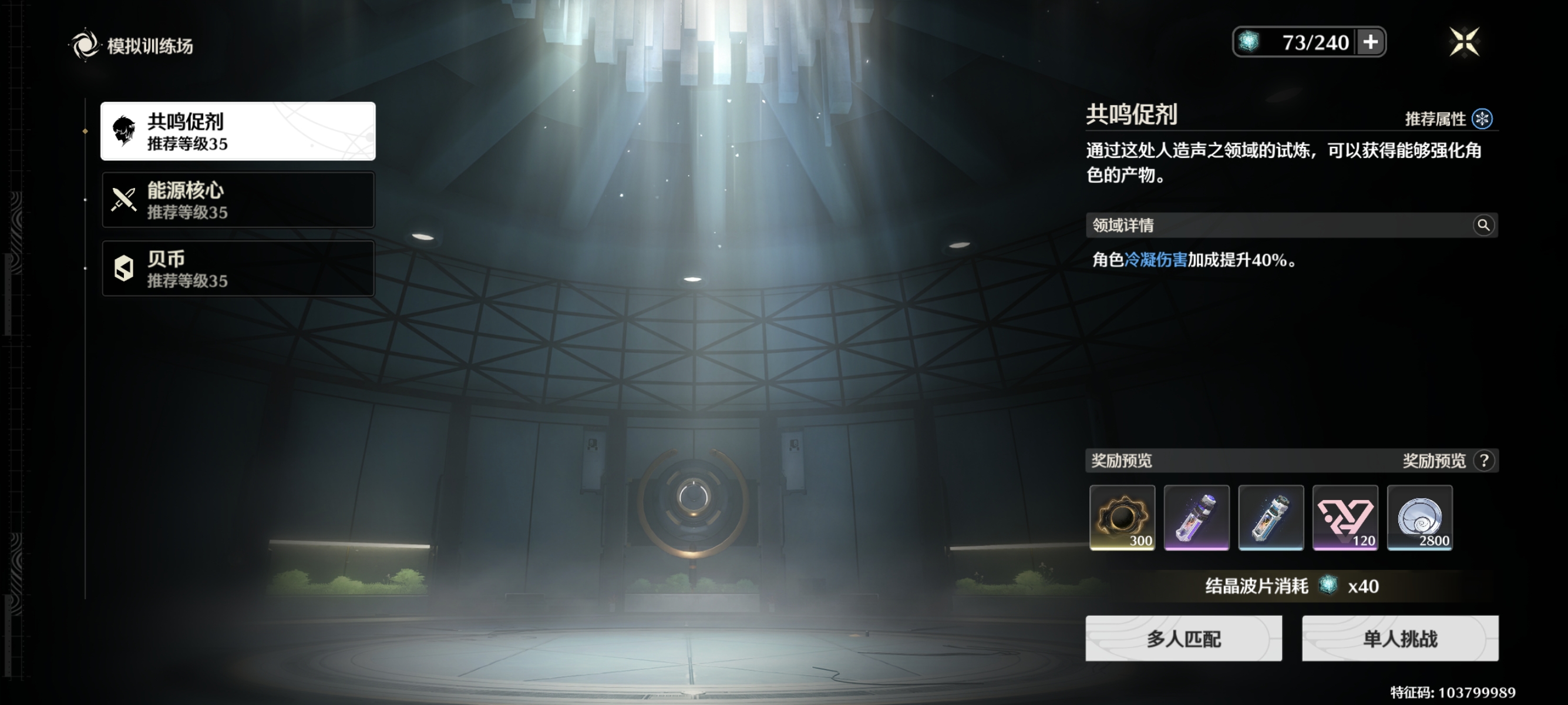Viewport: 1568px width, 705px height.
Task: Switch to the 能源核心 entry
Action: click(237, 200)
